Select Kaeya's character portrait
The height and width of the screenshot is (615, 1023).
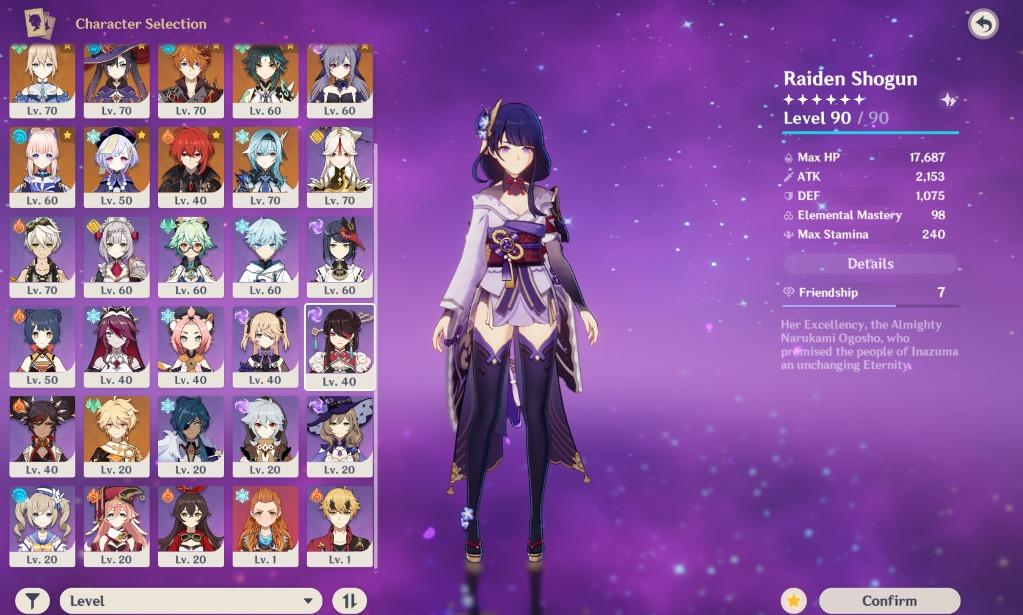(191, 433)
